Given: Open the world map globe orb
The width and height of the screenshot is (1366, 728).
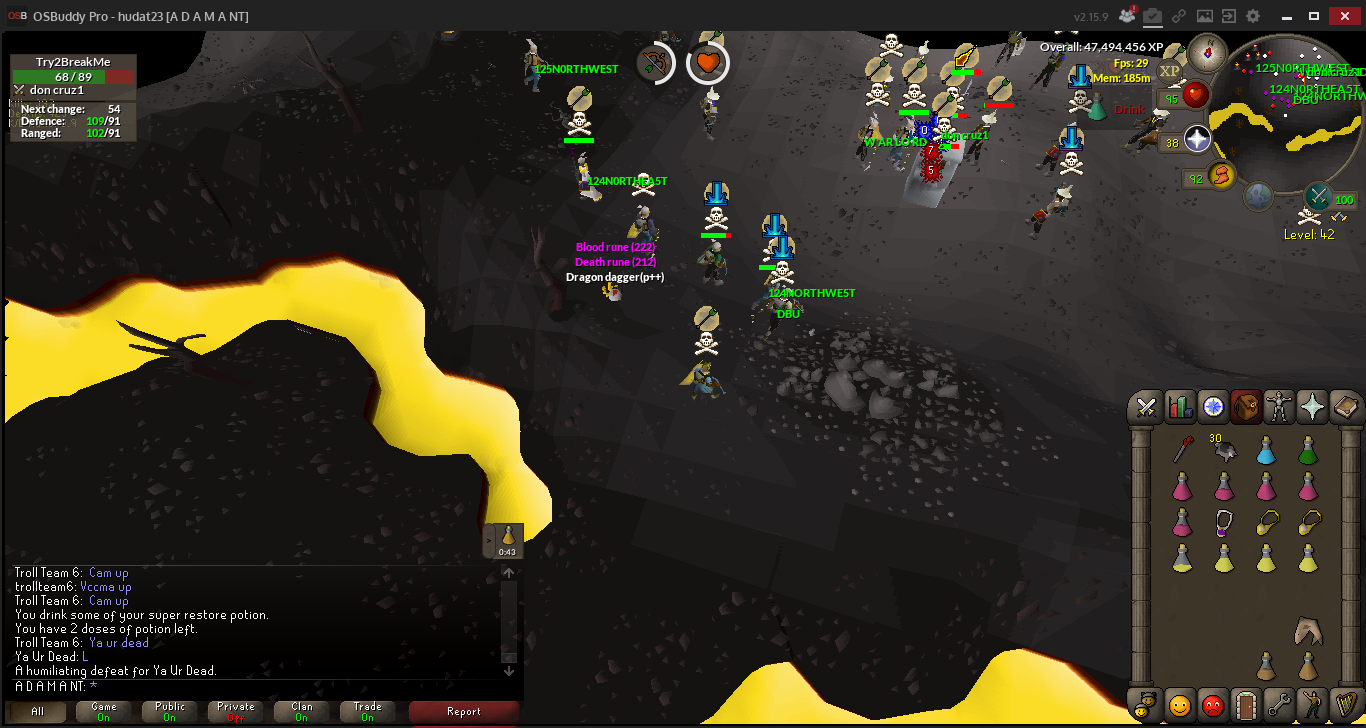Looking at the screenshot, I should point(1258,194).
